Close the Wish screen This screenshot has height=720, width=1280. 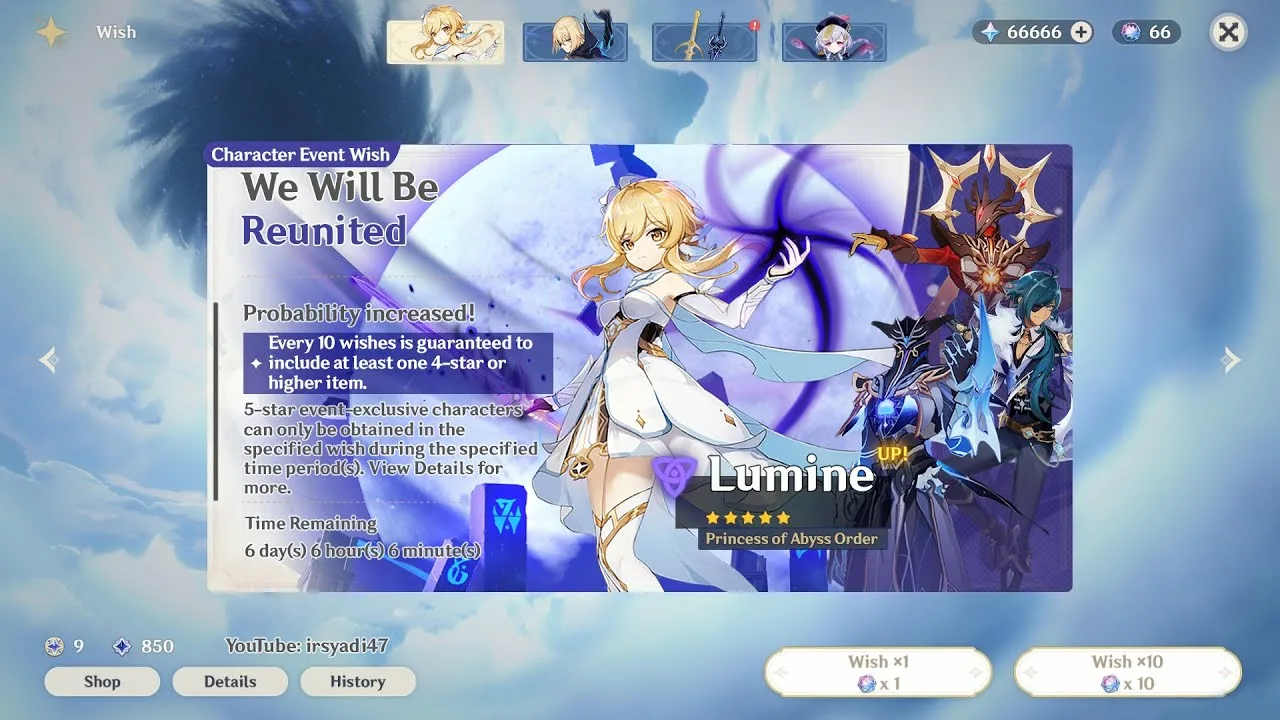tap(1228, 31)
